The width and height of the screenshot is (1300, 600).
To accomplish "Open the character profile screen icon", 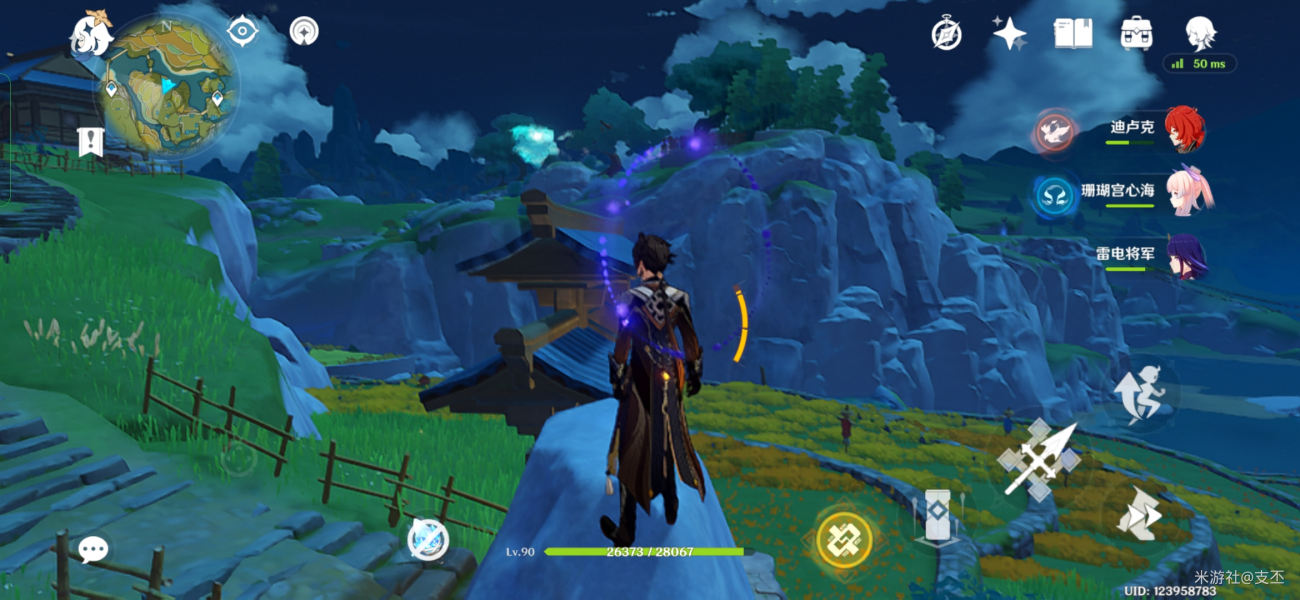I will click(1200, 32).
